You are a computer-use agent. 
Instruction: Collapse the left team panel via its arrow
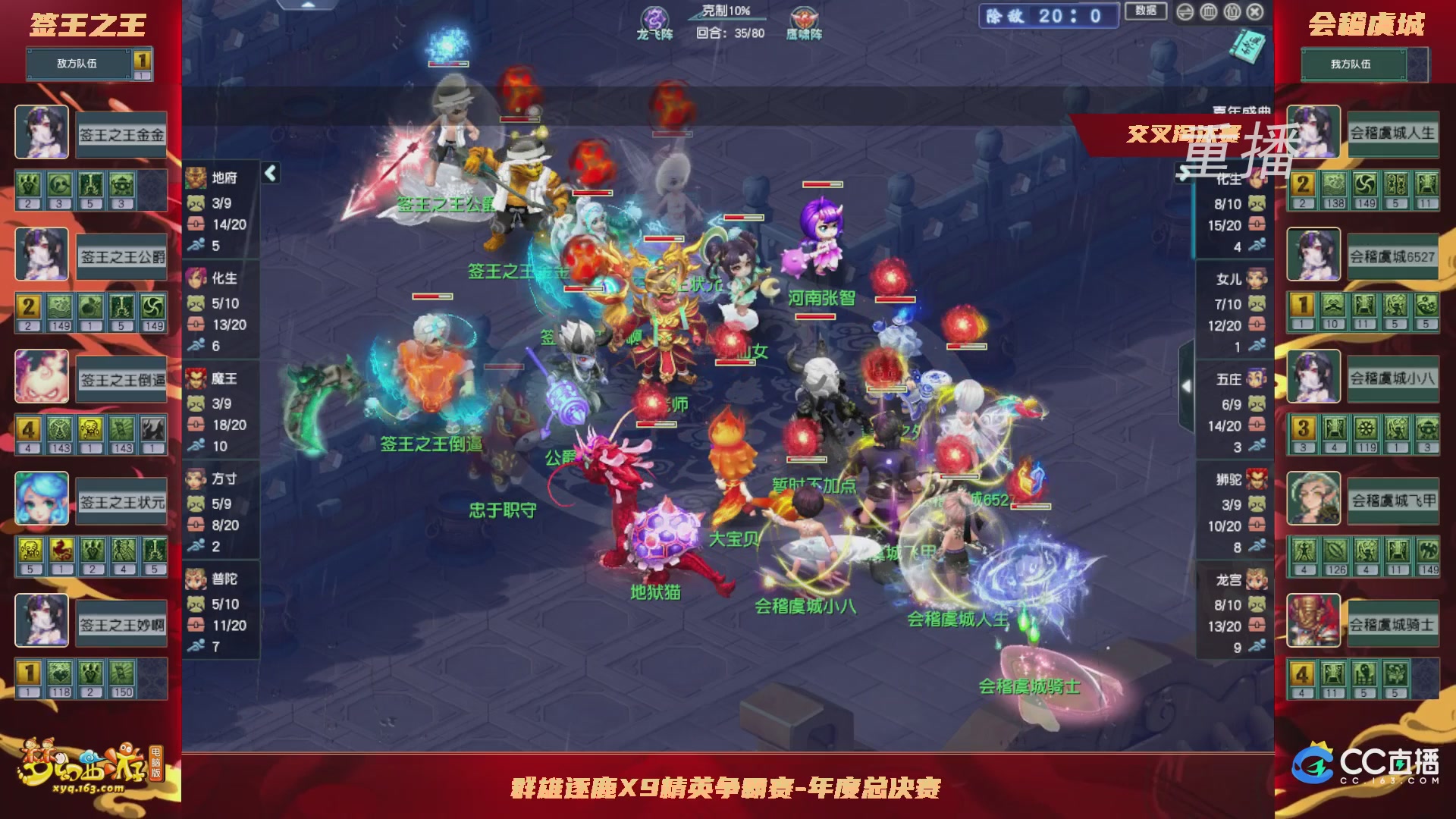point(269,173)
